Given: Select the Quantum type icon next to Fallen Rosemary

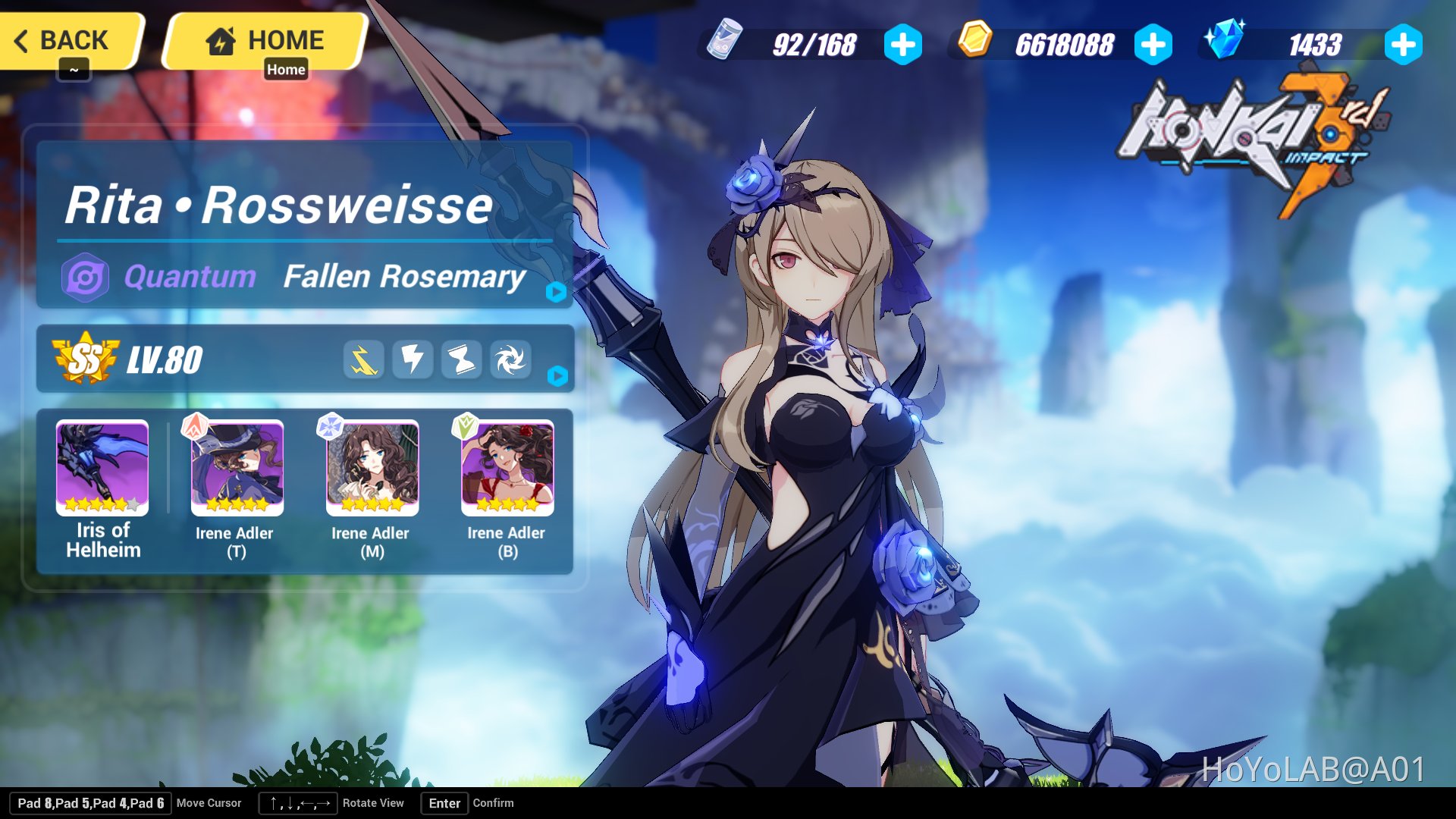Looking at the screenshot, I should point(86,278).
